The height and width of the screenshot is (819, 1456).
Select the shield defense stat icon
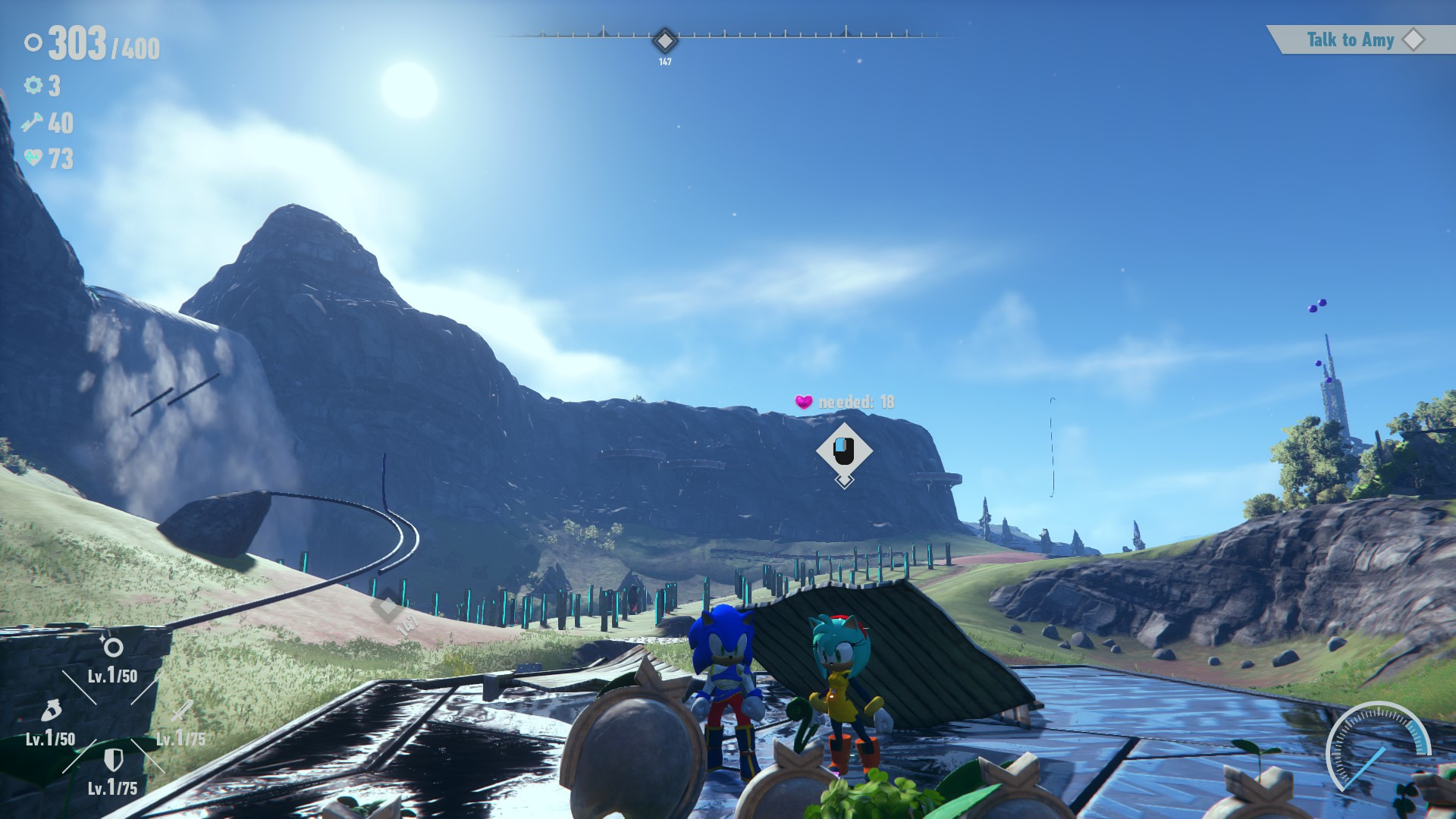pyautogui.click(x=114, y=761)
